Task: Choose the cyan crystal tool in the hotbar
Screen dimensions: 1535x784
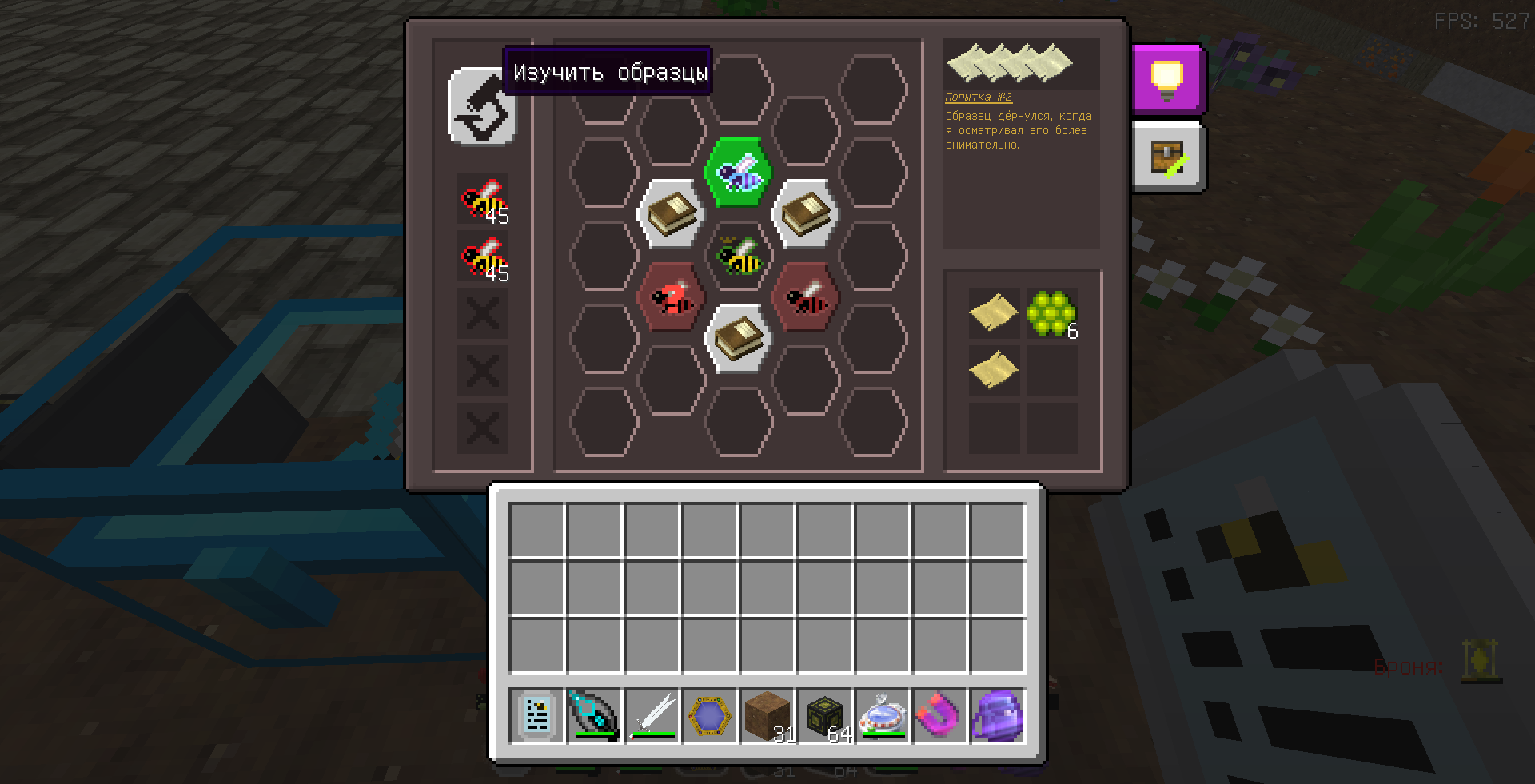Action: 594,715
